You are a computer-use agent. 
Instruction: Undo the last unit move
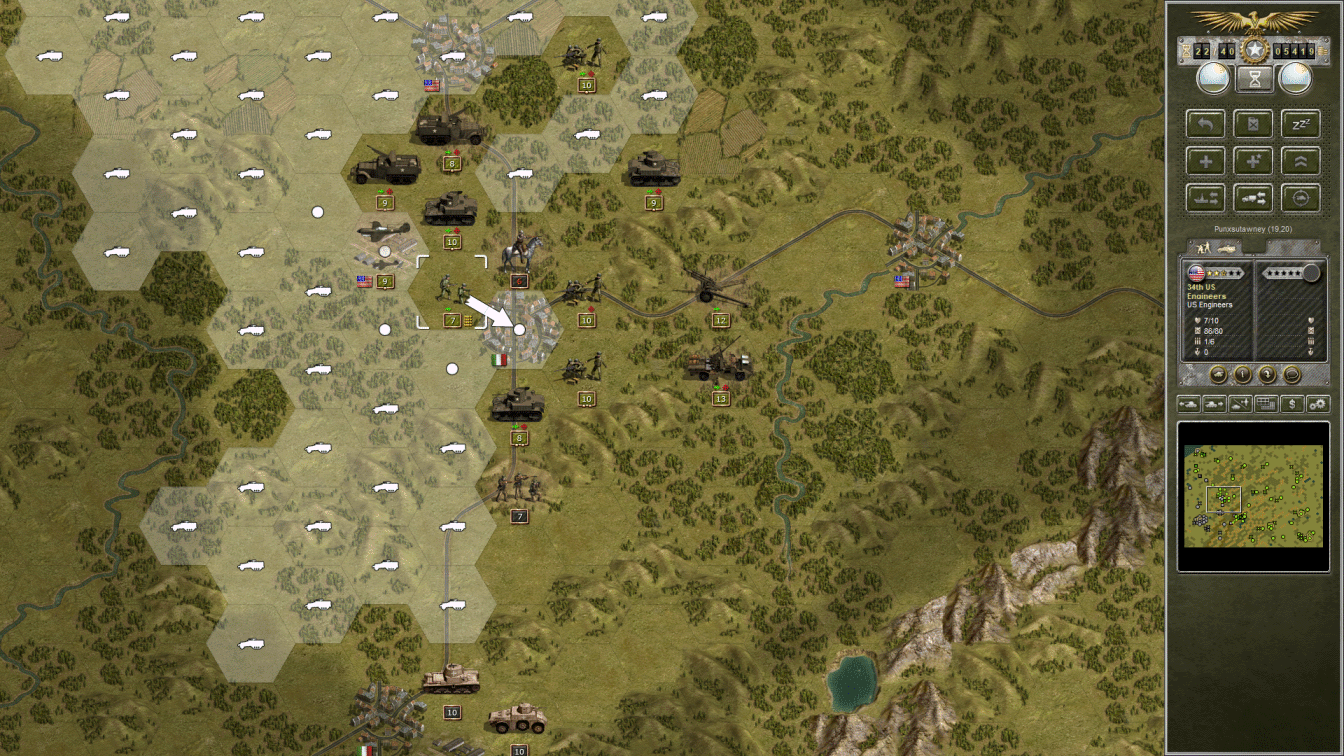tap(1206, 124)
